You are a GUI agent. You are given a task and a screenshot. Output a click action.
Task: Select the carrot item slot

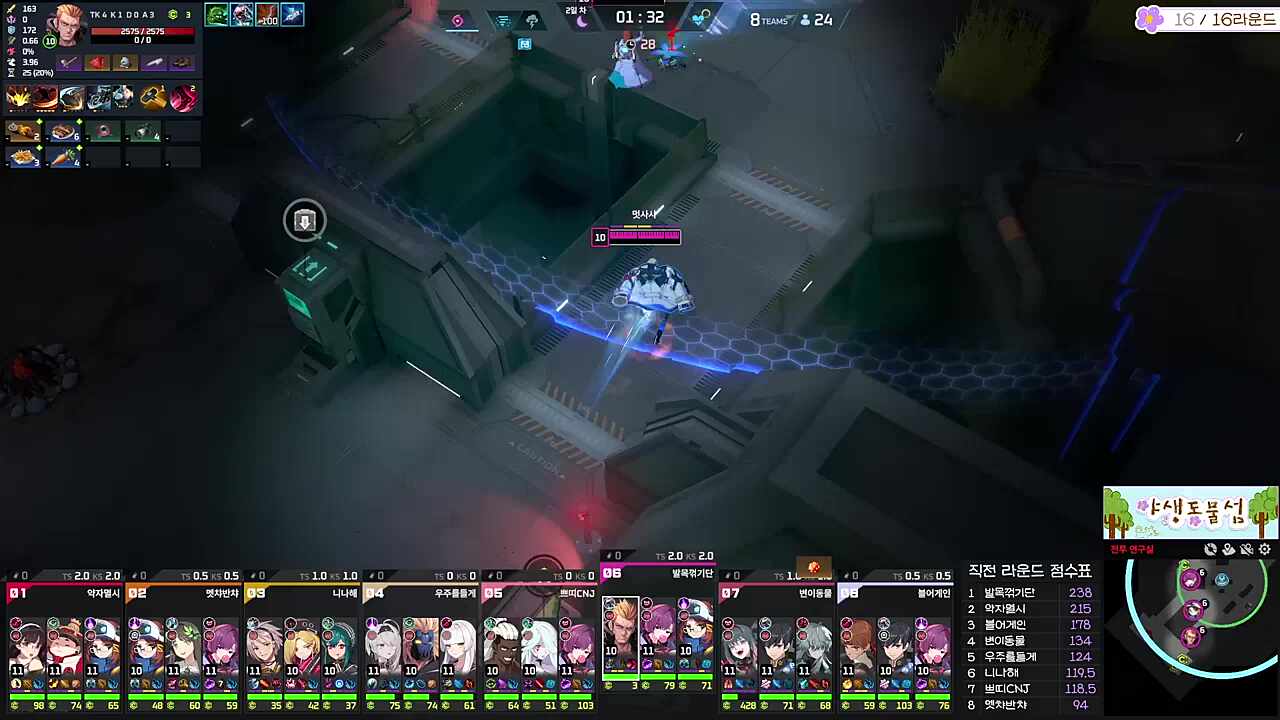(63, 157)
